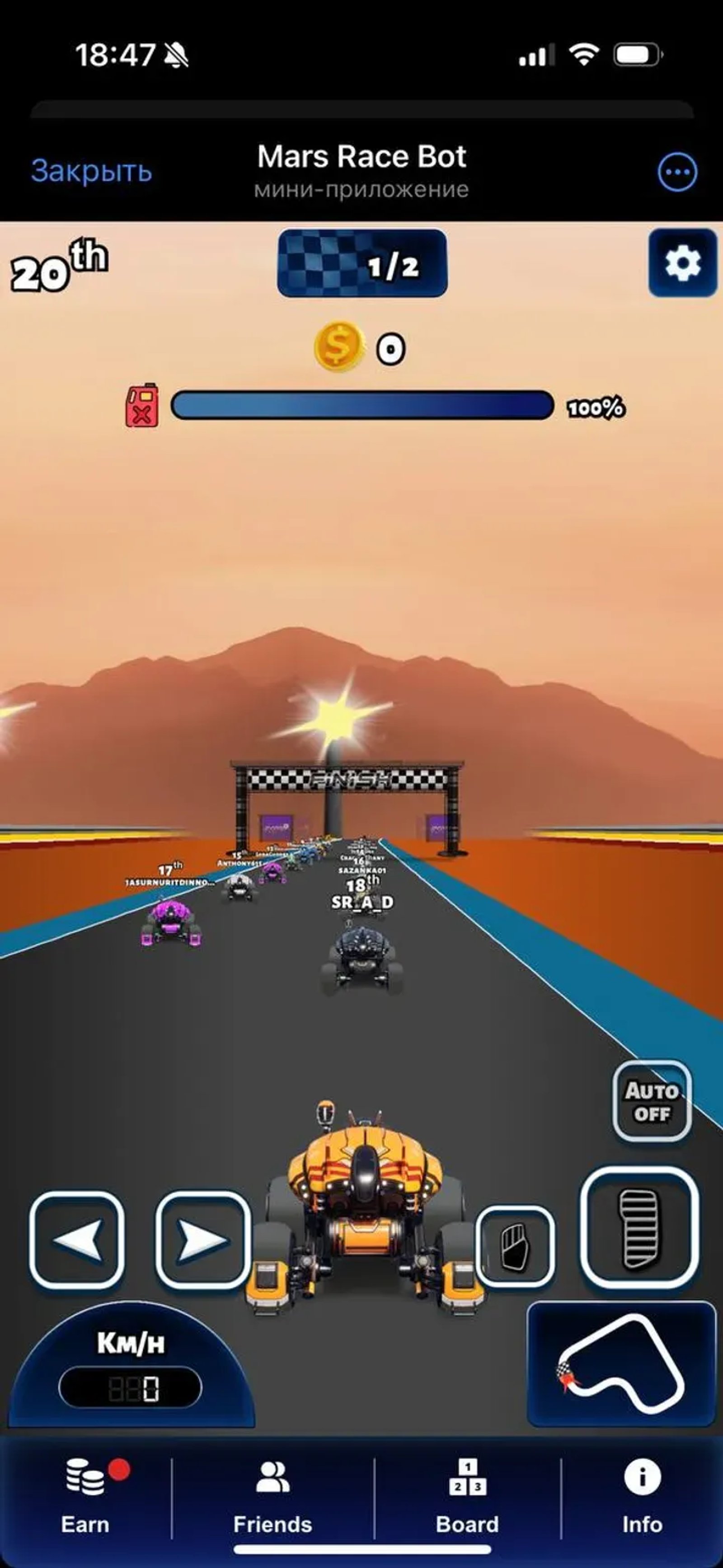Tap the fuel progress bar at 100%
723x1568 pixels.
pos(362,405)
